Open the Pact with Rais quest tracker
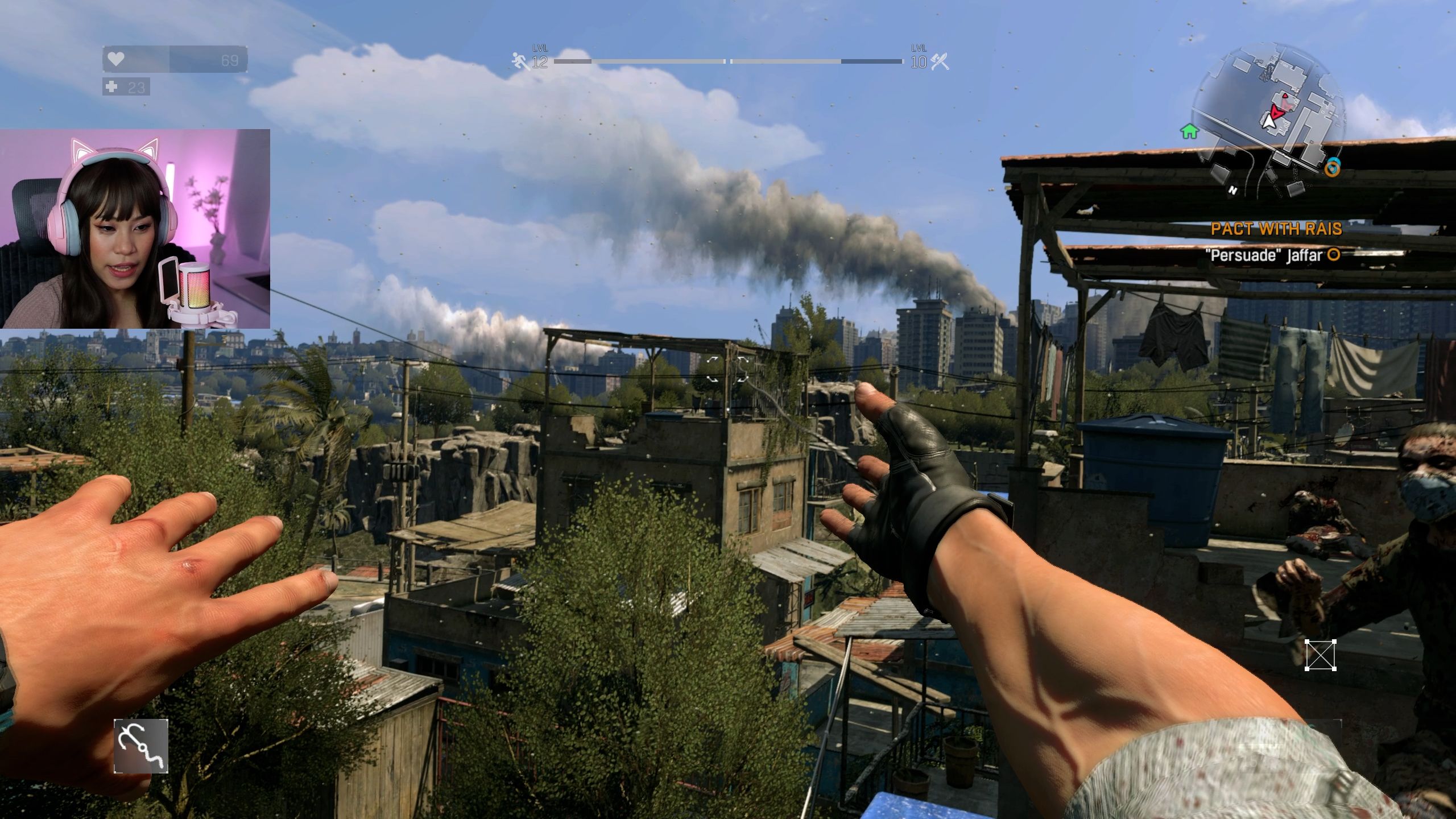 [x=1276, y=229]
